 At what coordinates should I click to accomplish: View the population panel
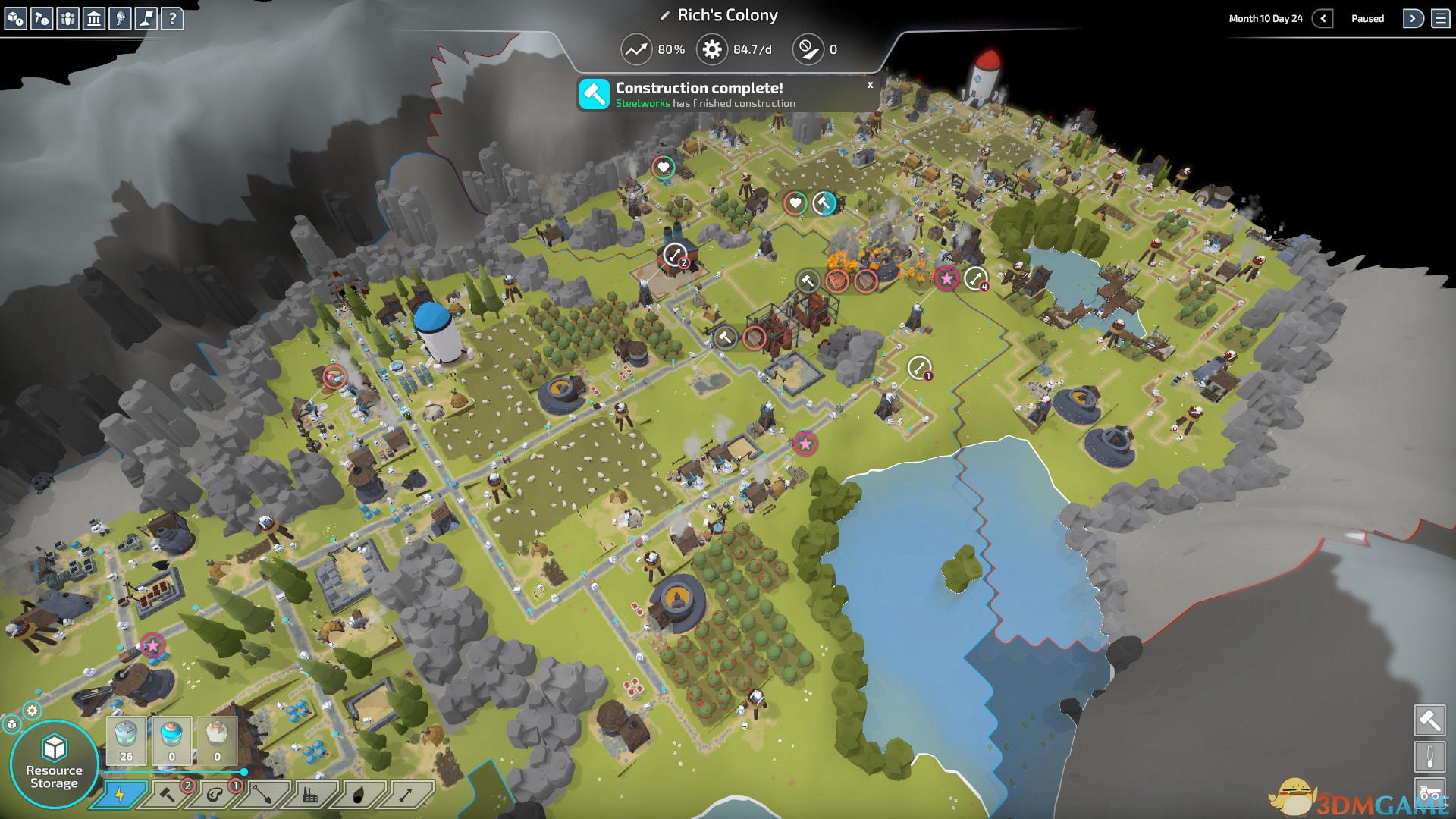tap(68, 18)
